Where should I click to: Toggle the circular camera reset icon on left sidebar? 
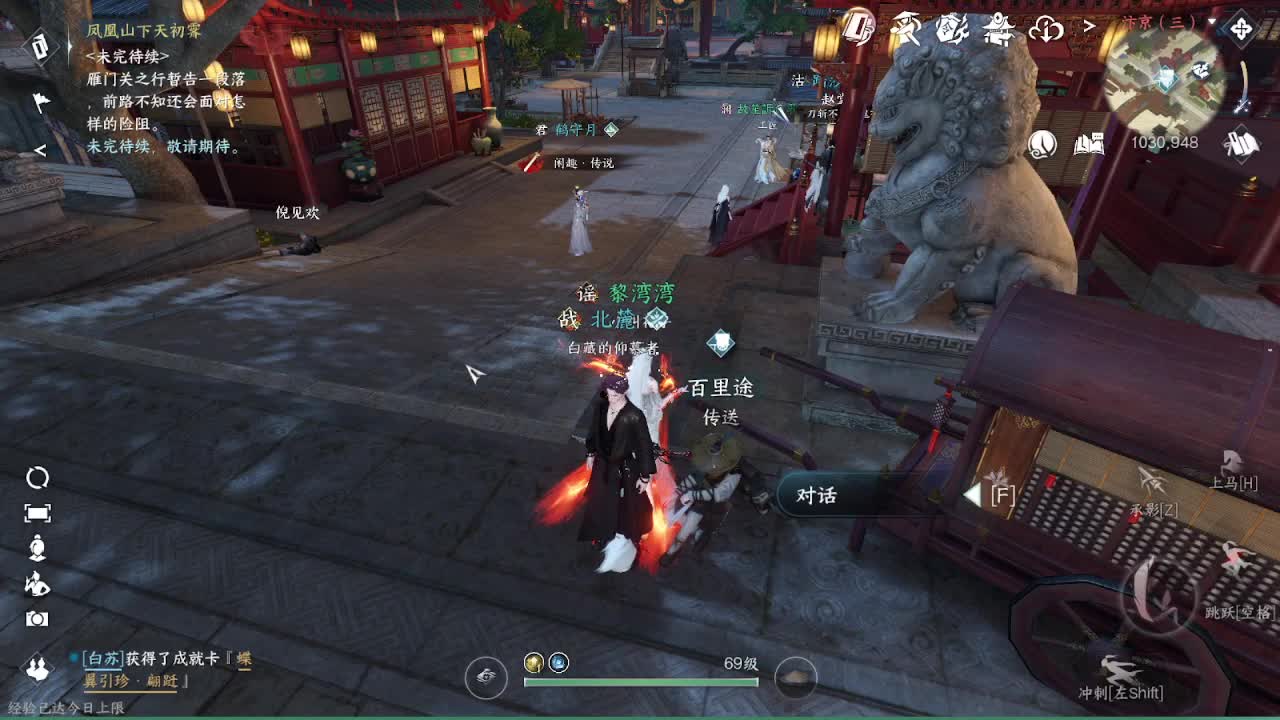37,479
